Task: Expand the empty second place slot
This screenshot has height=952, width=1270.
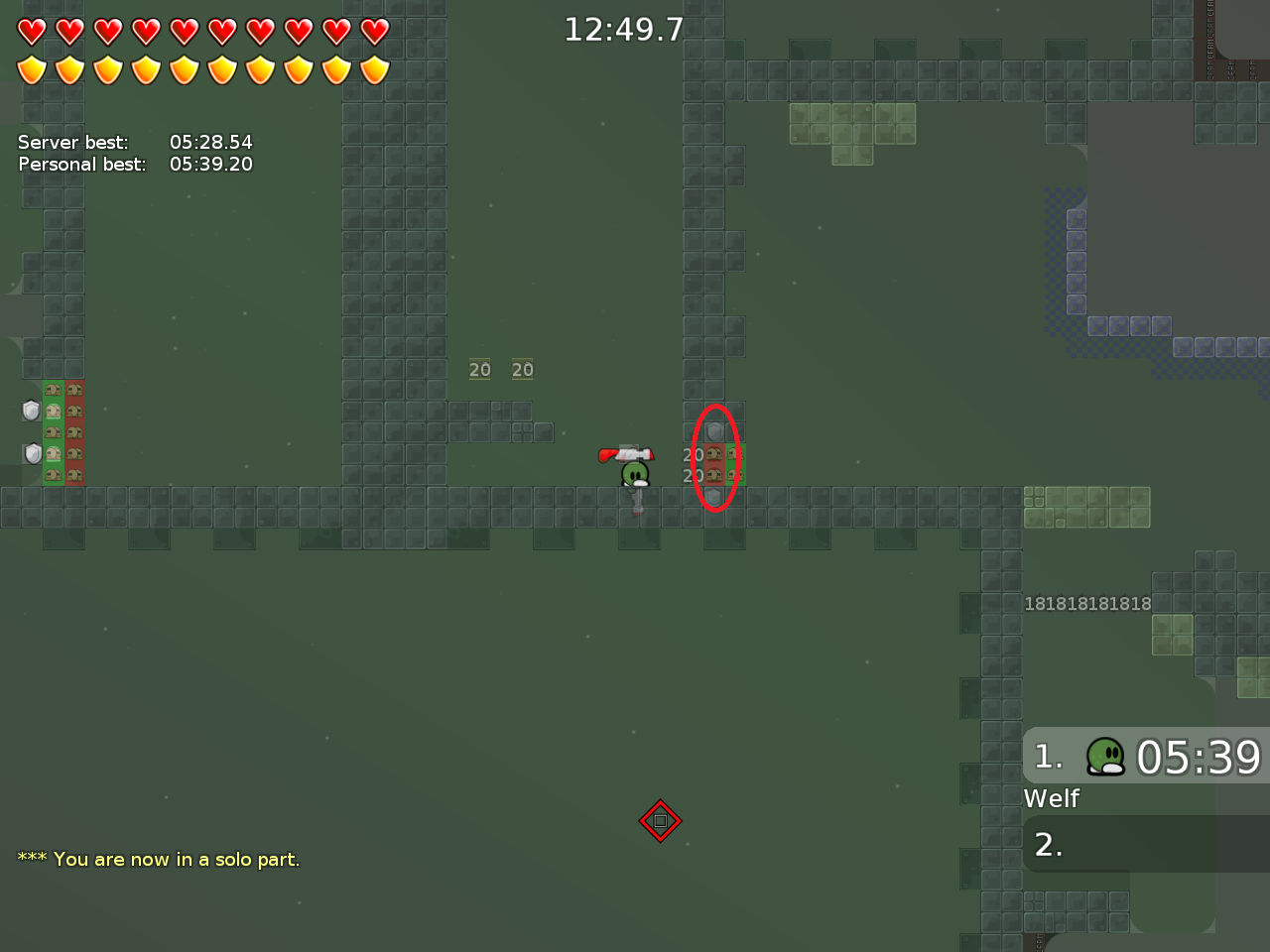Action: [x=1141, y=844]
